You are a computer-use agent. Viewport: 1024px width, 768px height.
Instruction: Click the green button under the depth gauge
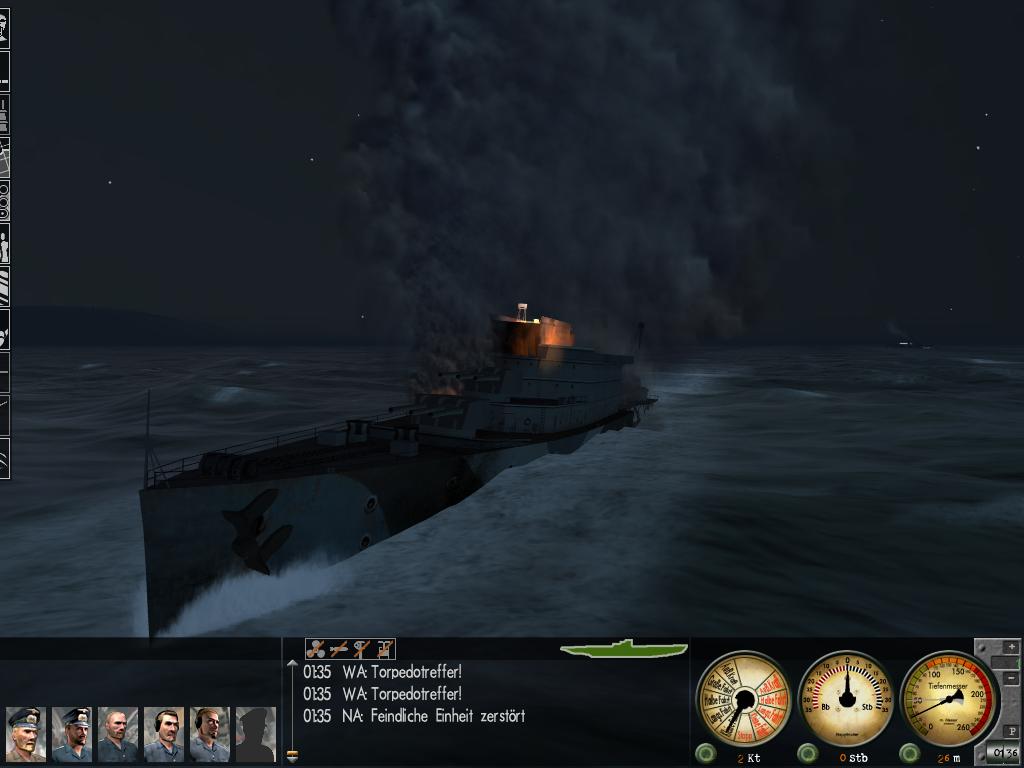909,753
